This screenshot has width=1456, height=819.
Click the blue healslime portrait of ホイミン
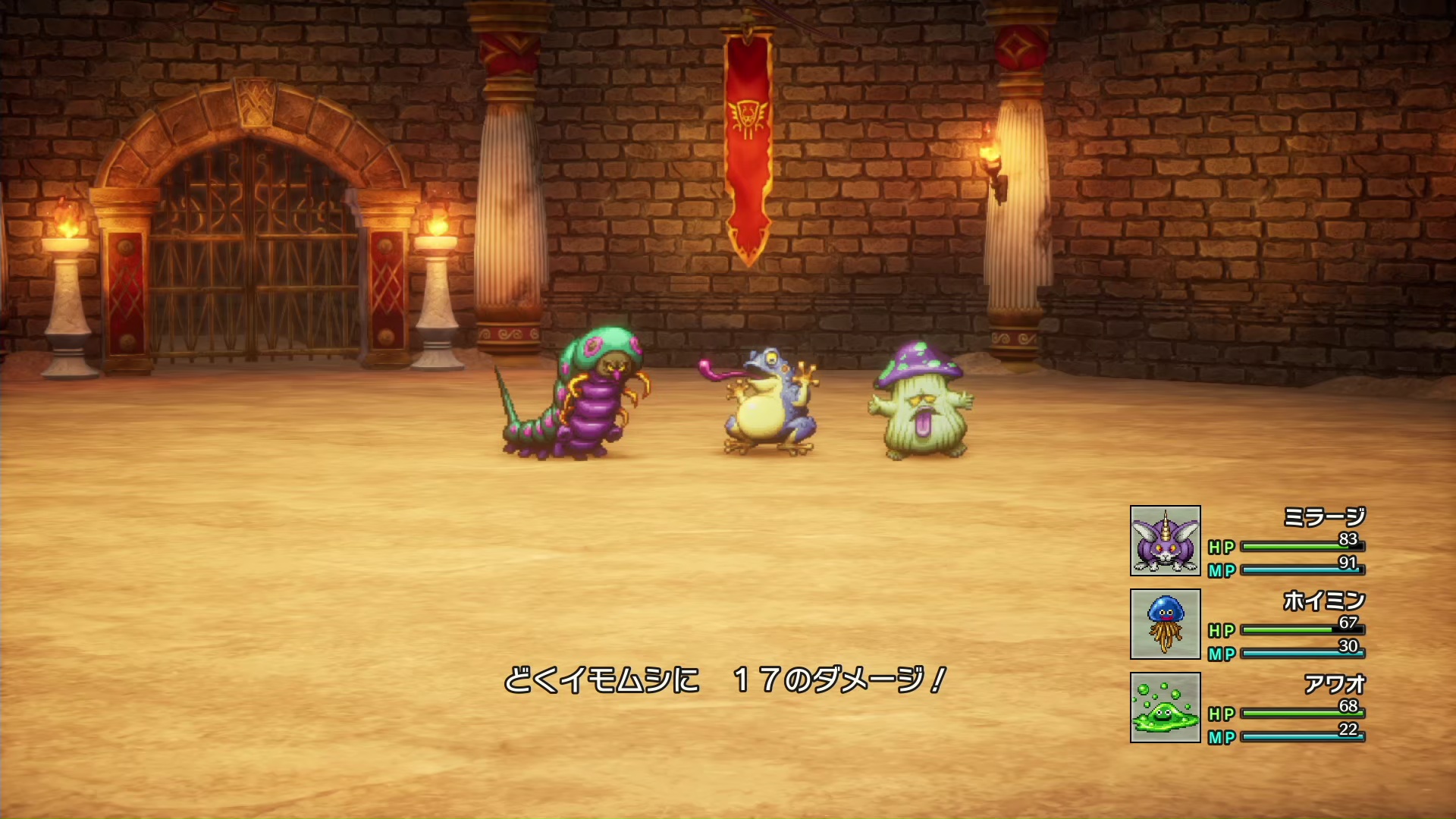coord(1165,624)
